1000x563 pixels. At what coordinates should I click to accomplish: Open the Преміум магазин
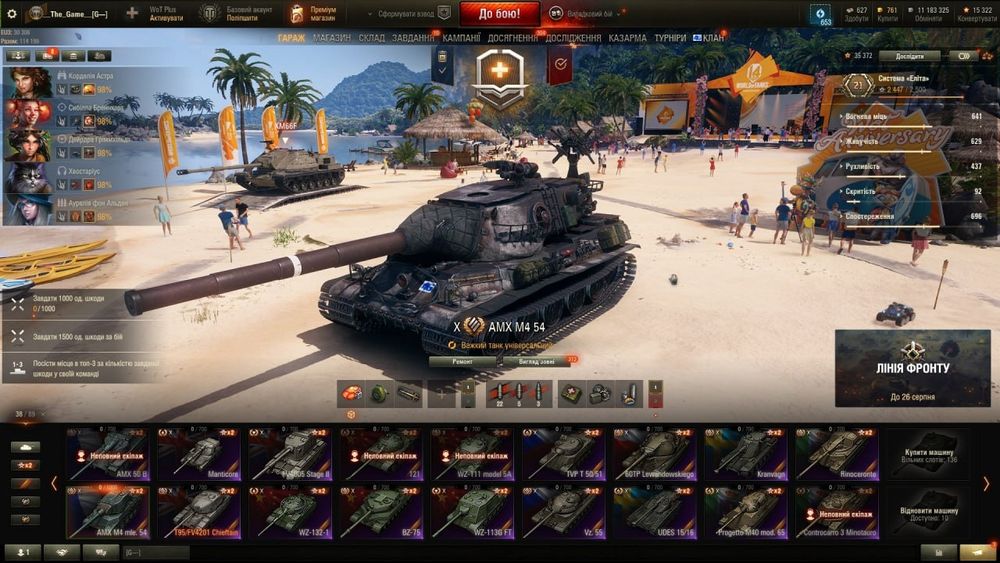(x=311, y=14)
